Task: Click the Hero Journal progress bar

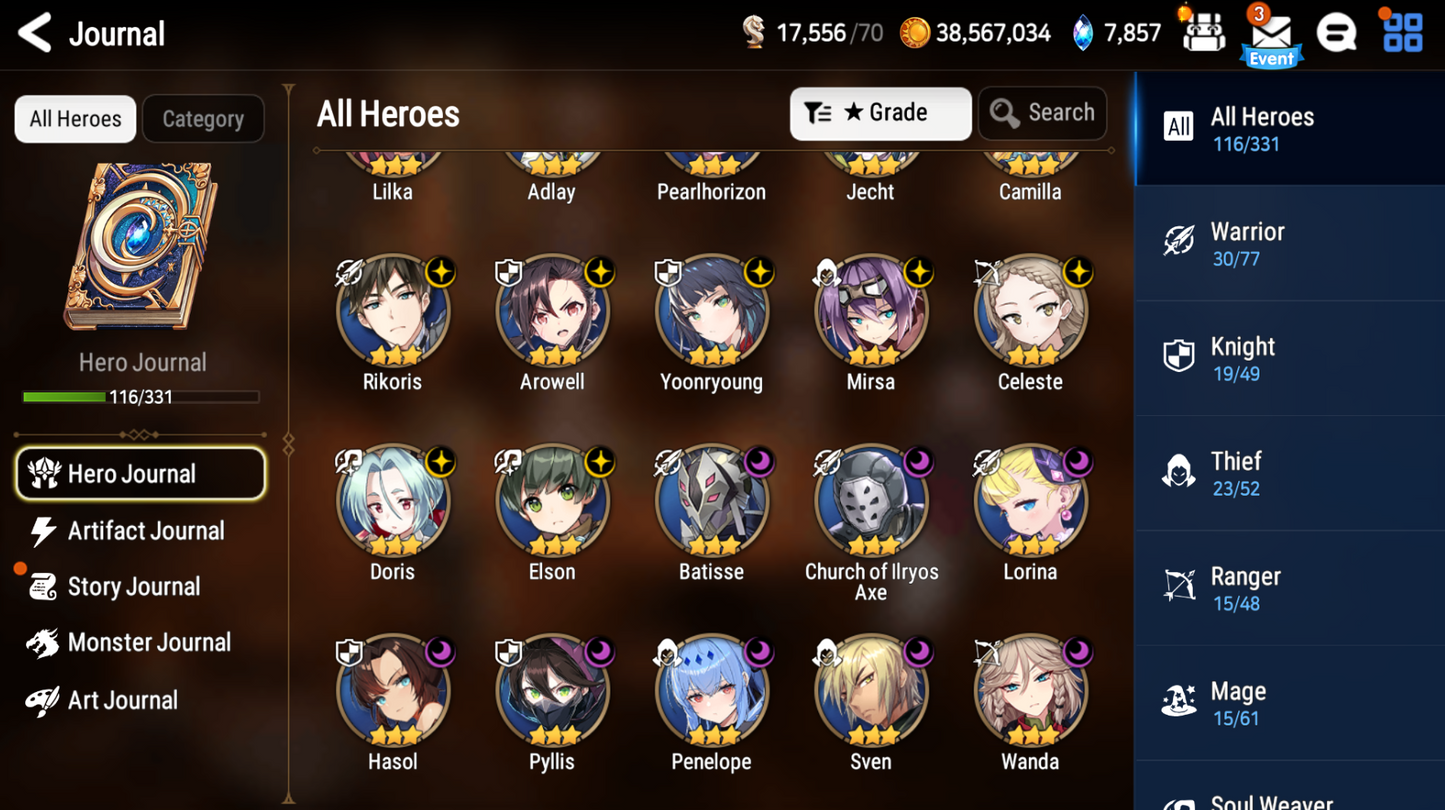Action: click(x=143, y=397)
